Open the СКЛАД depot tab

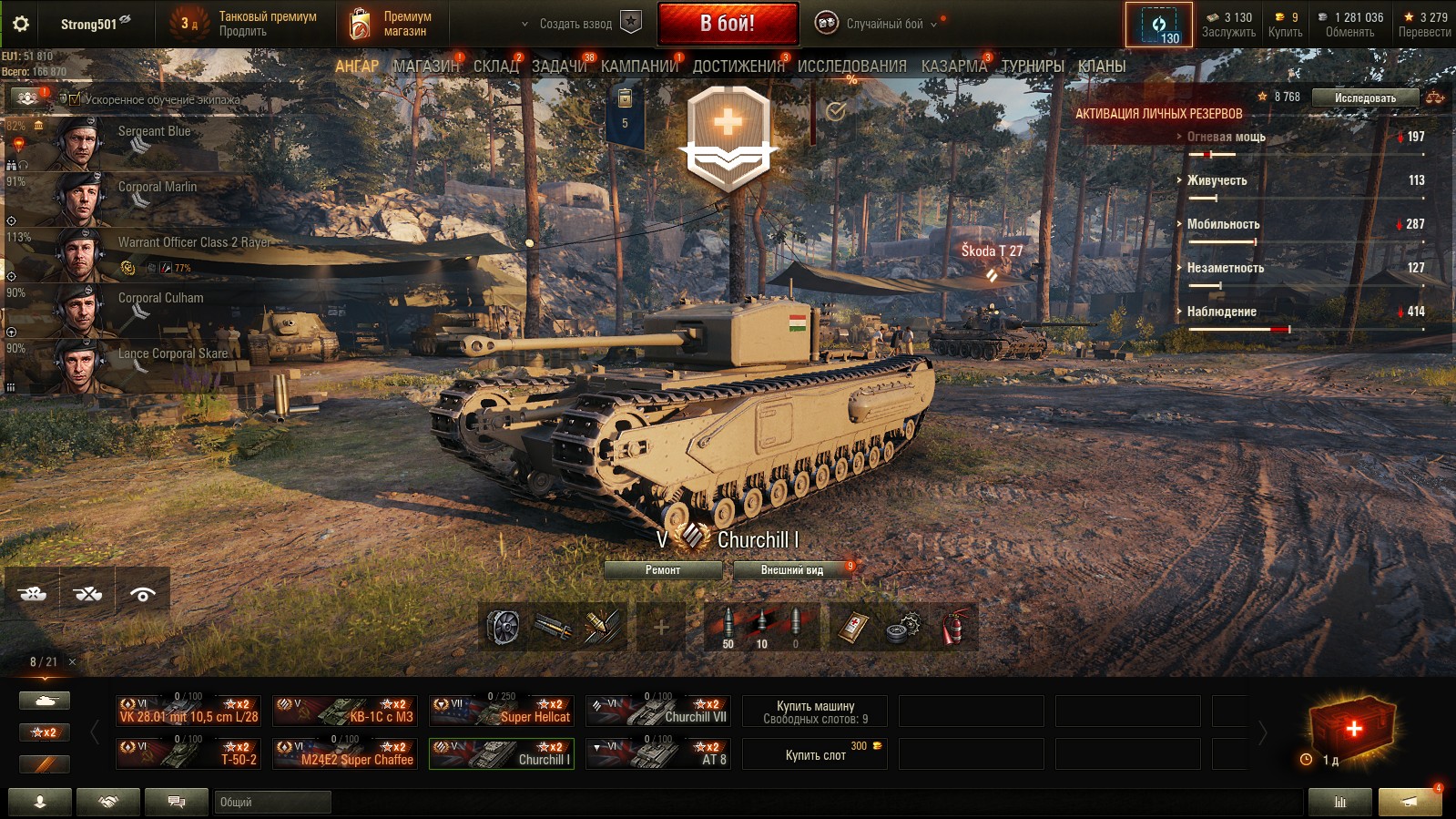pos(496,67)
